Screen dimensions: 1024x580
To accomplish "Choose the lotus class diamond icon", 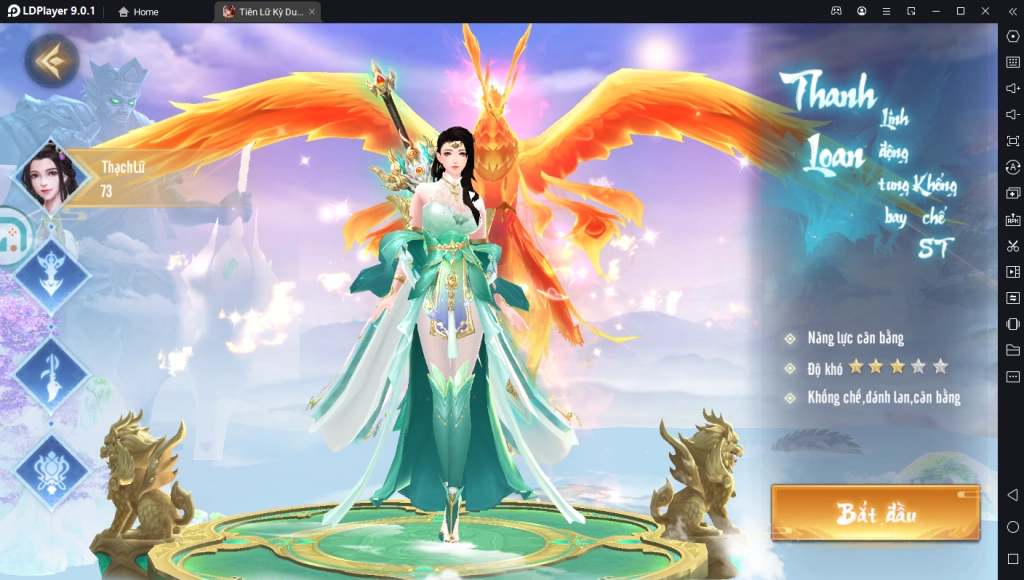I will [52, 468].
